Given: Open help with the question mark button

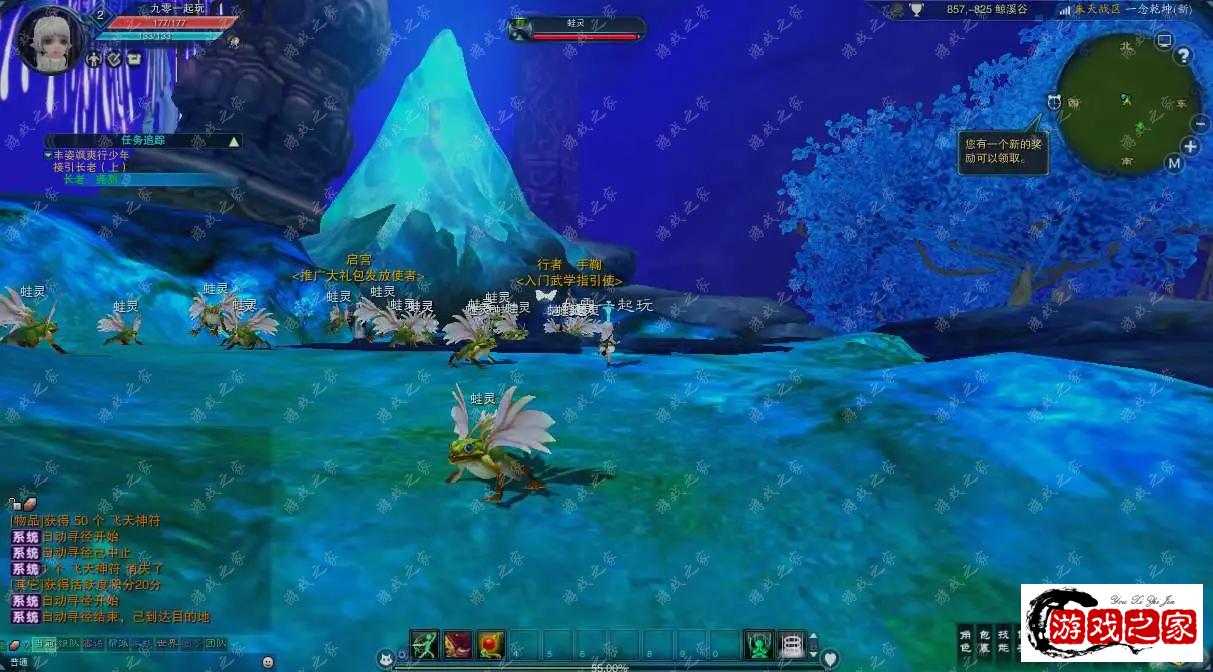Looking at the screenshot, I should [x=1184, y=56].
